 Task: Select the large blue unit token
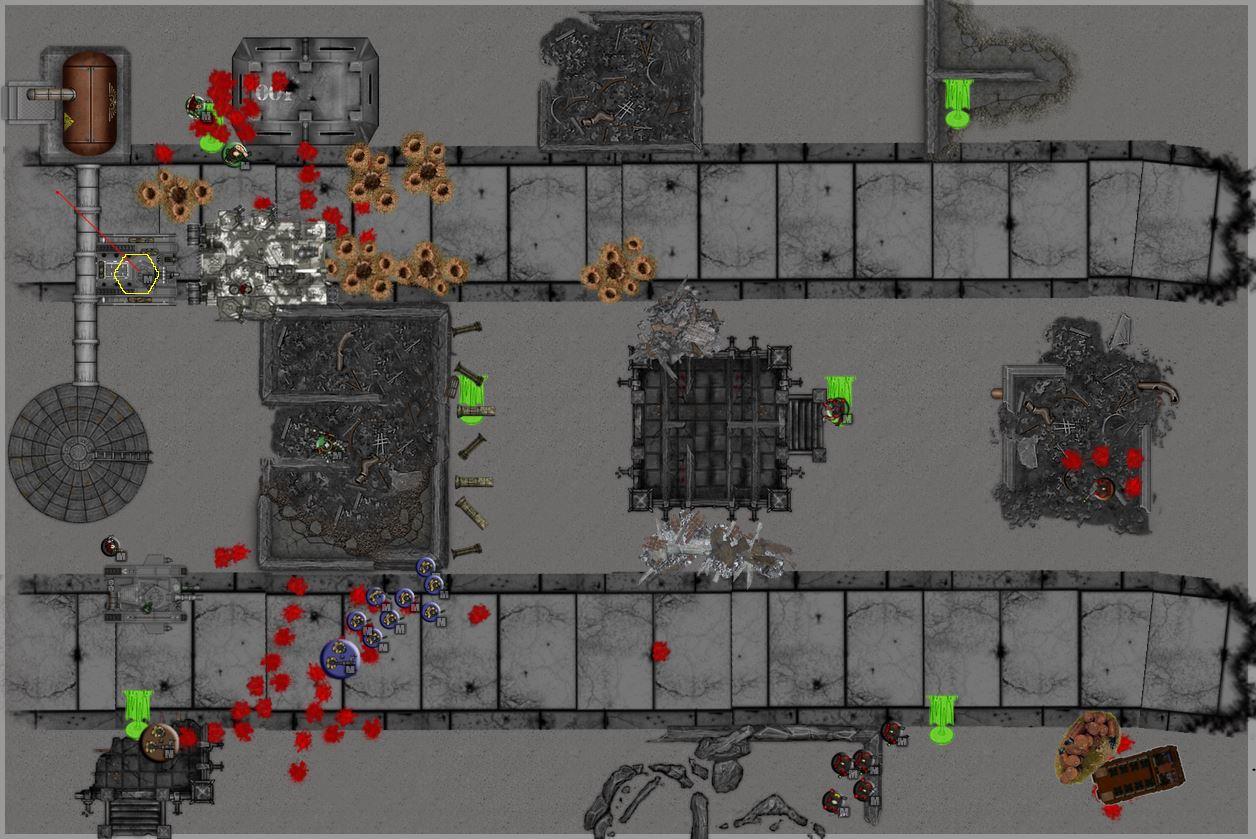(x=340, y=658)
